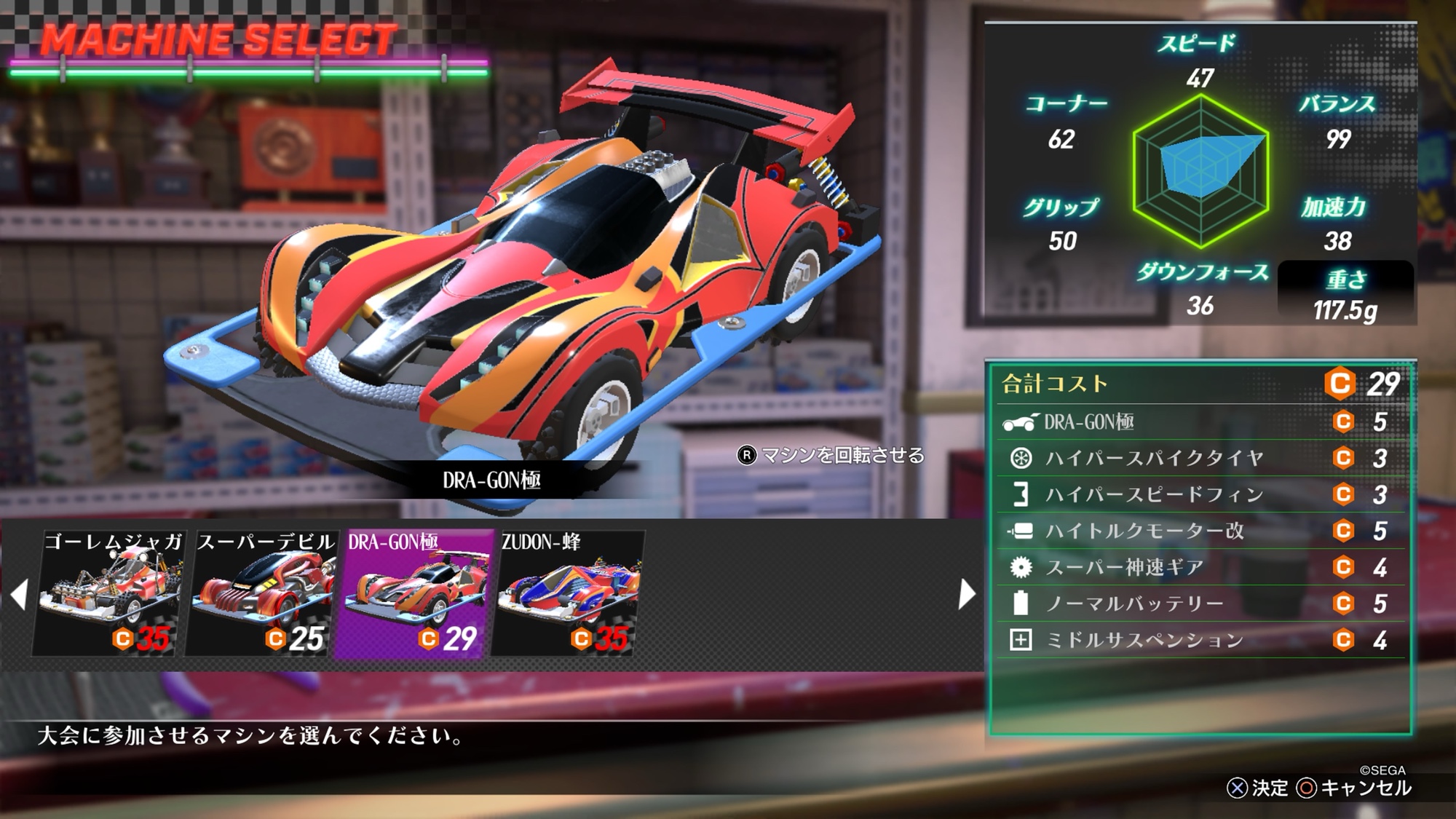Click the right arrow of machine list
This screenshot has height=819, width=1456.
click(x=967, y=595)
